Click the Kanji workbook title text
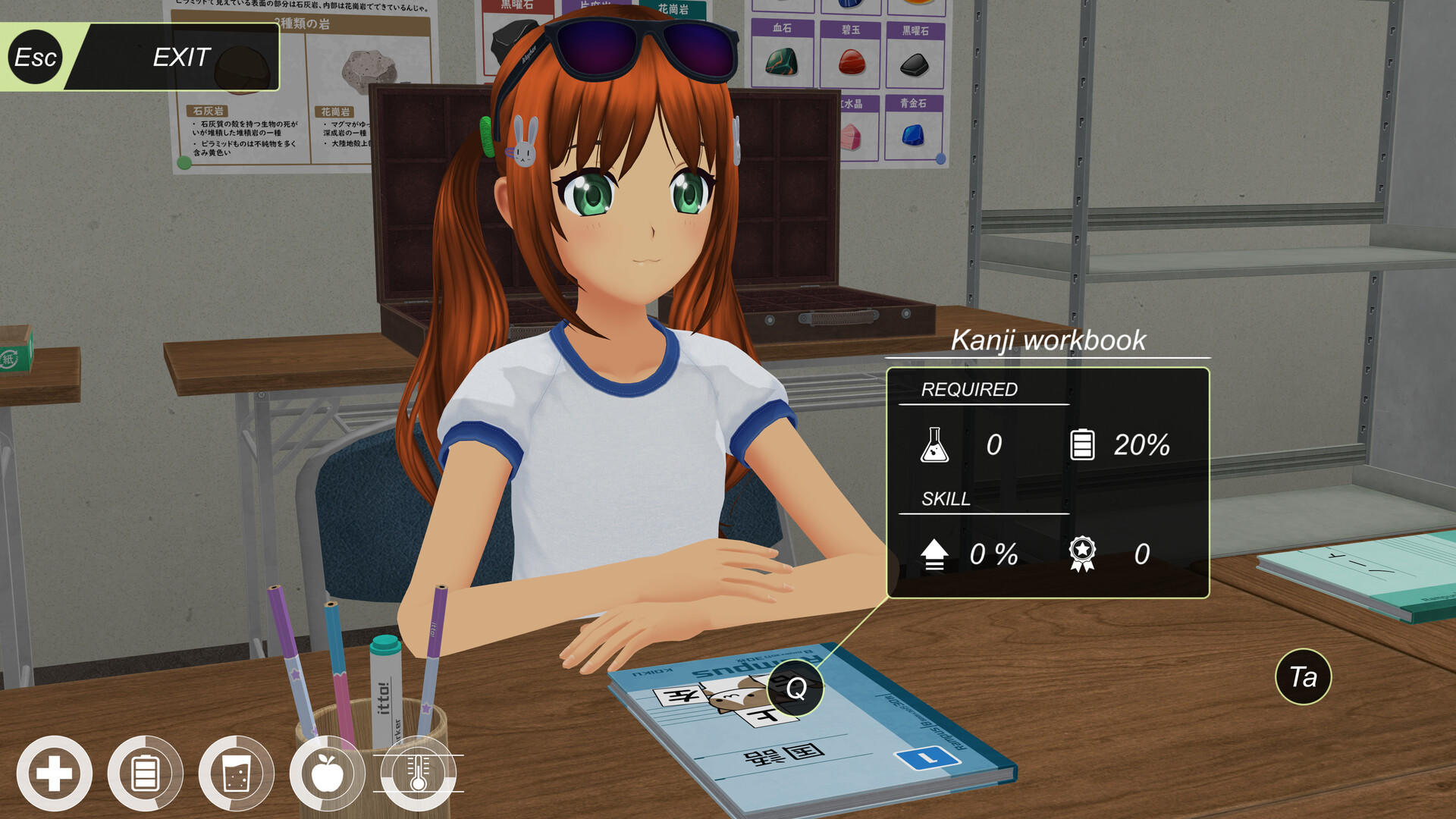Screen dimensions: 1456x819 [1050, 341]
